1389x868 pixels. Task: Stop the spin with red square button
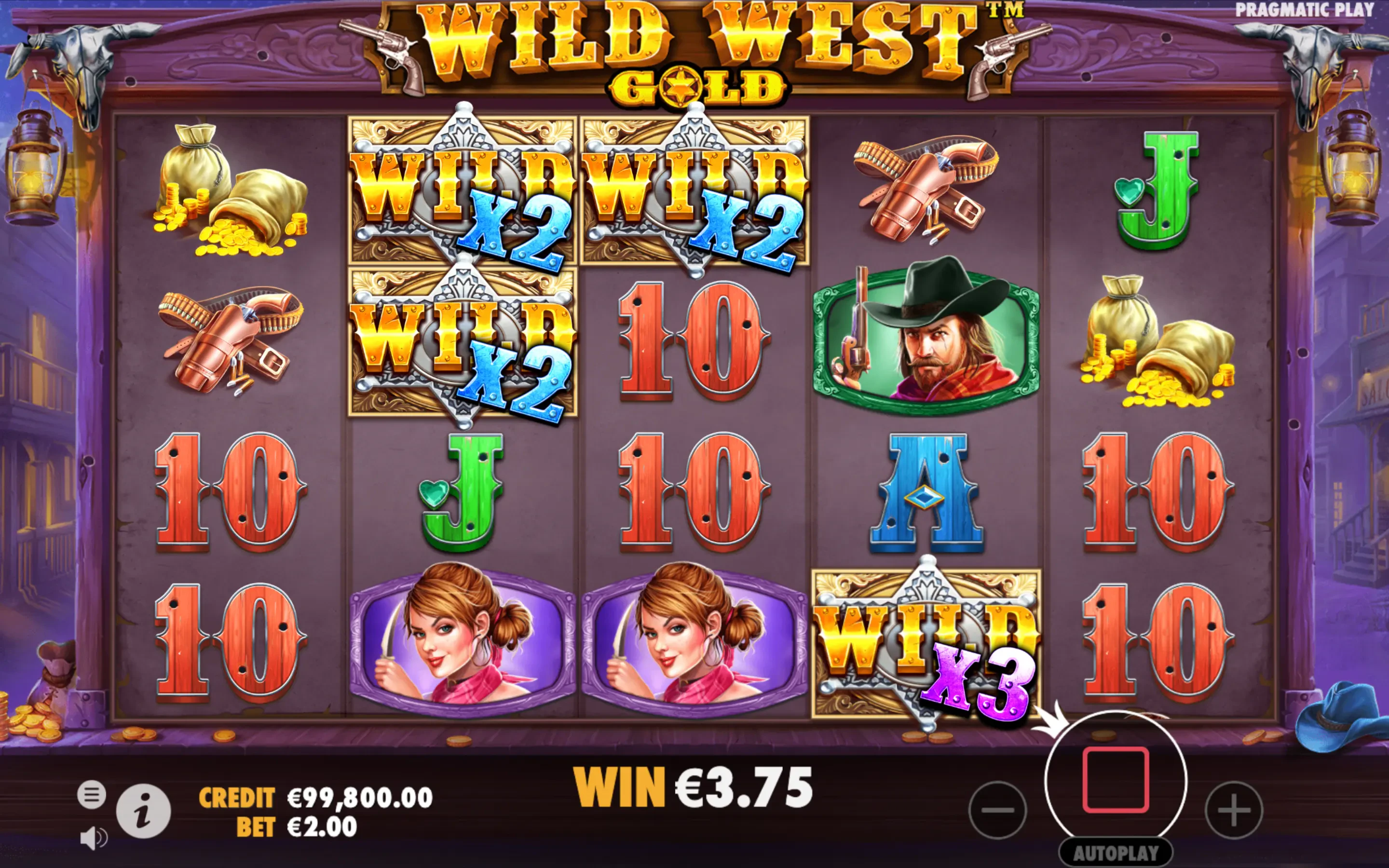tap(1116, 780)
